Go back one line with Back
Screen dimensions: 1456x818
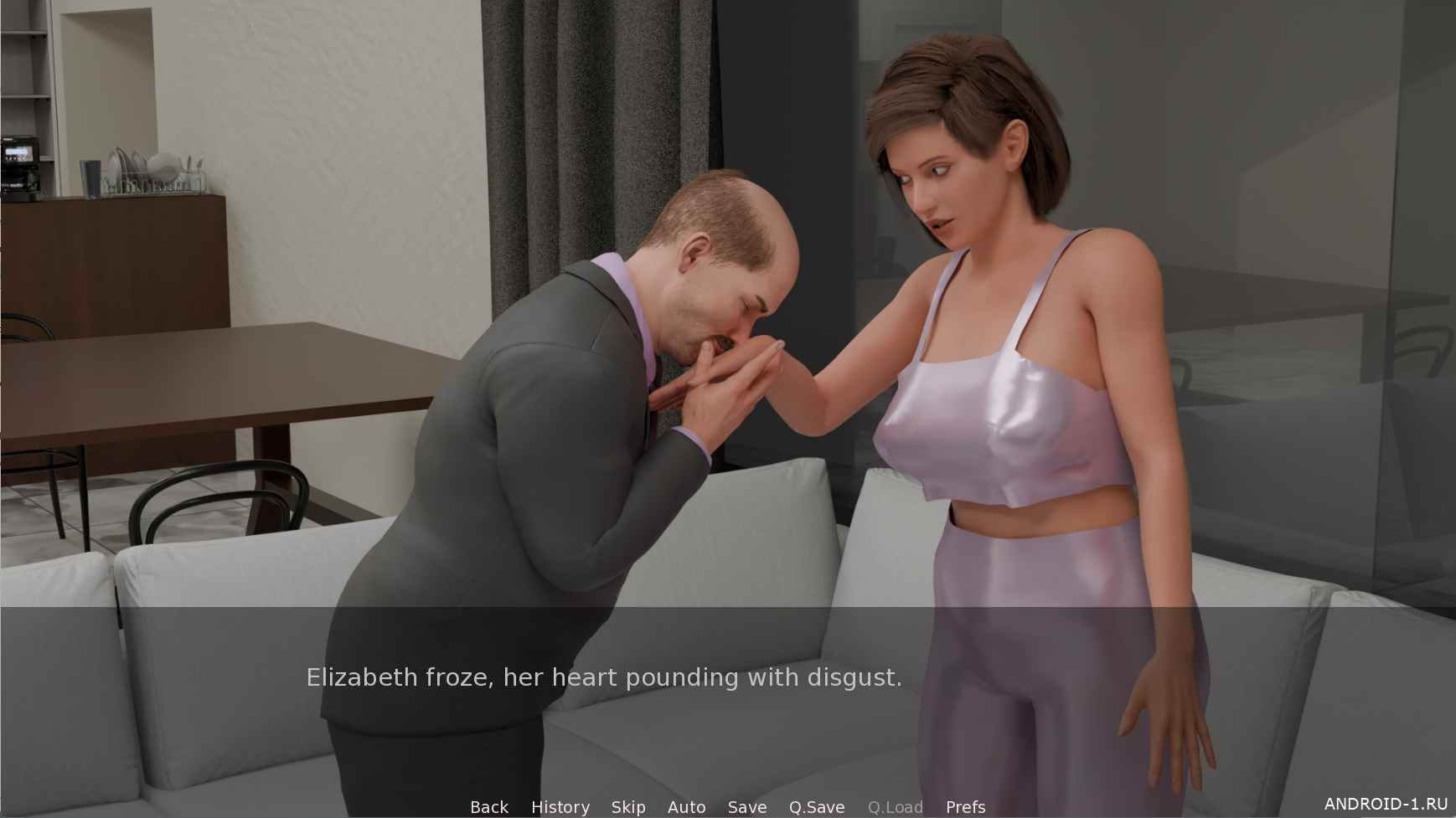(489, 807)
